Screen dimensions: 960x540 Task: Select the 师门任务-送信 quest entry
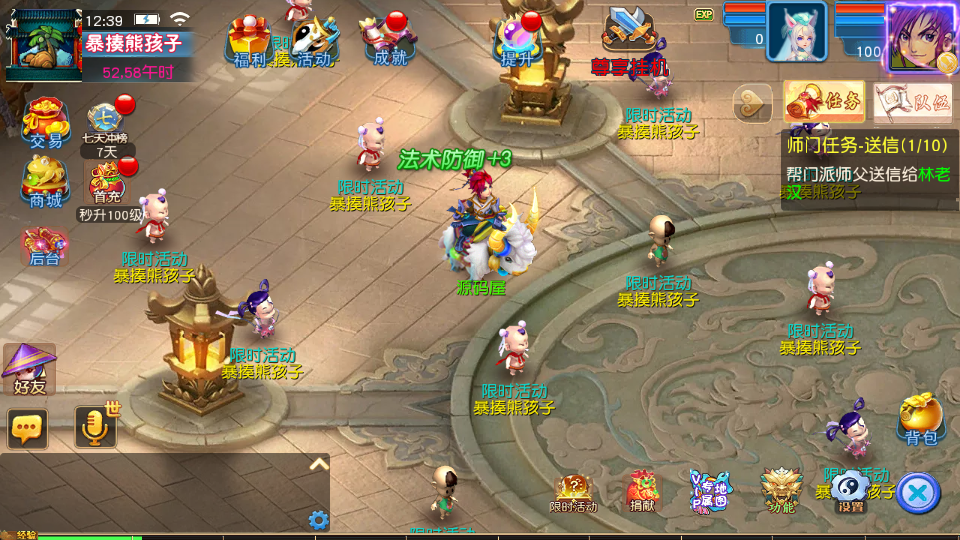tap(866, 170)
